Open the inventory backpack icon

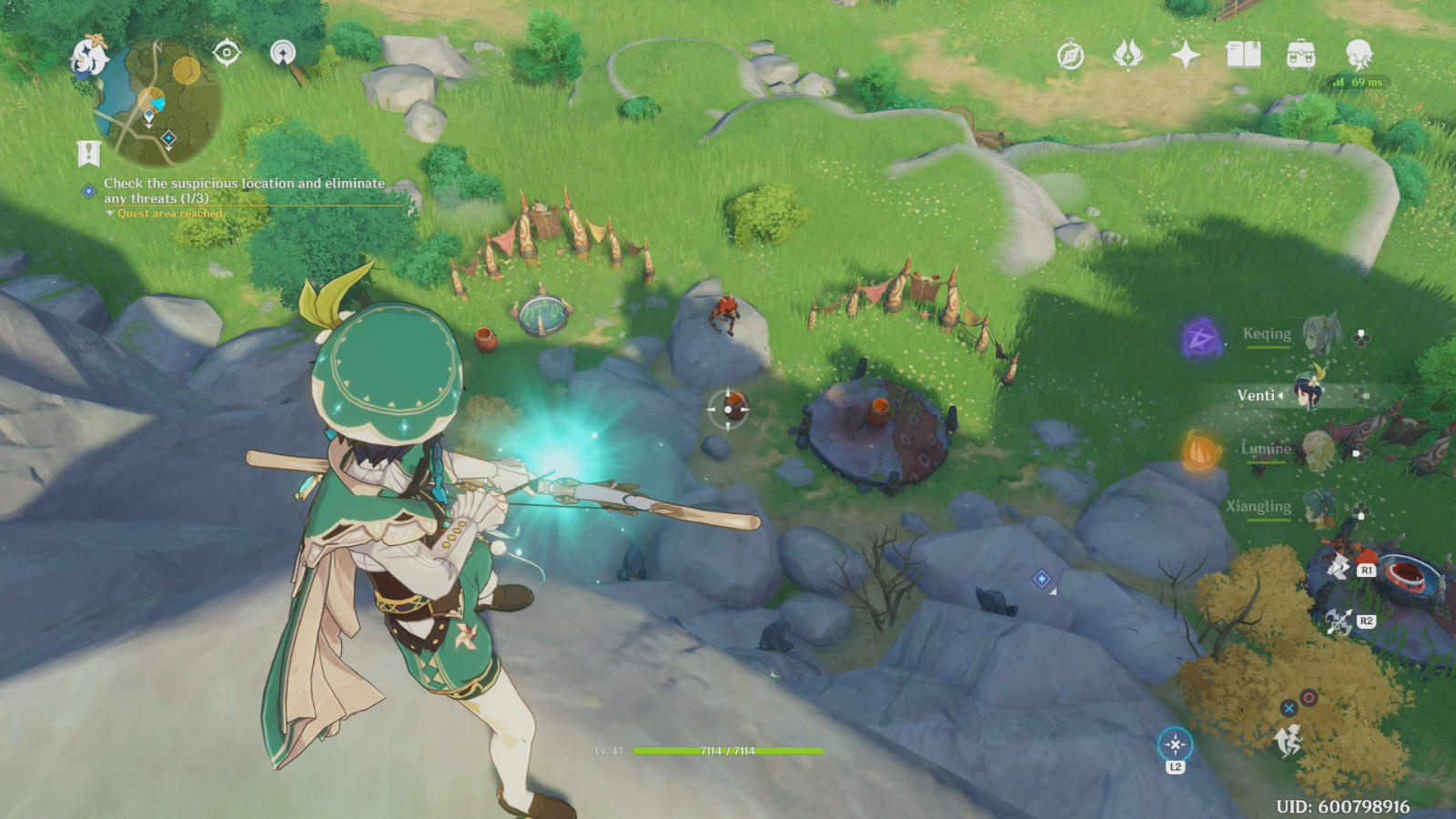click(x=1300, y=56)
